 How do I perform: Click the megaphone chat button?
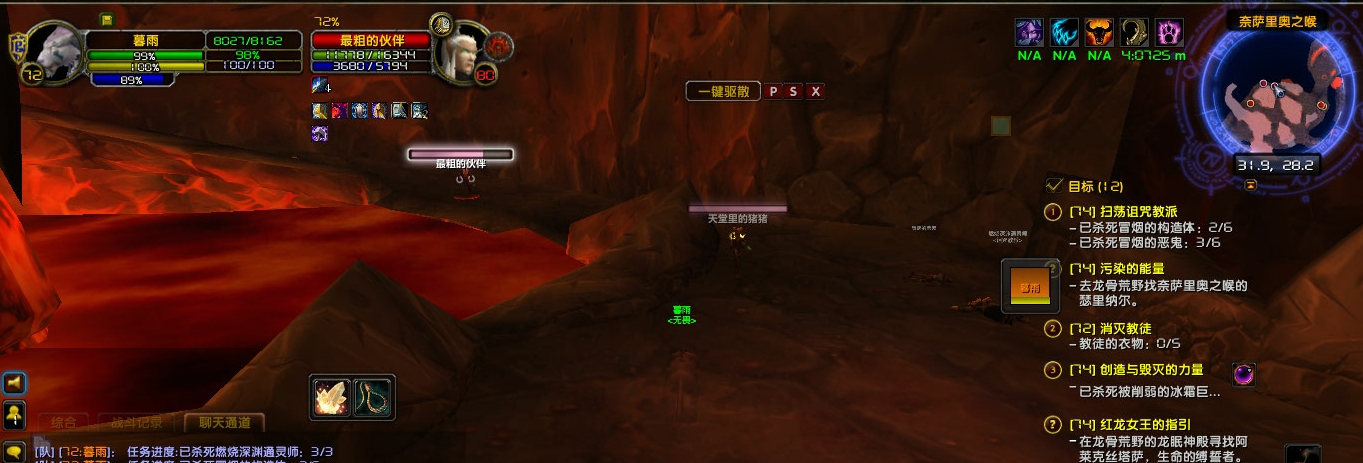pos(15,383)
